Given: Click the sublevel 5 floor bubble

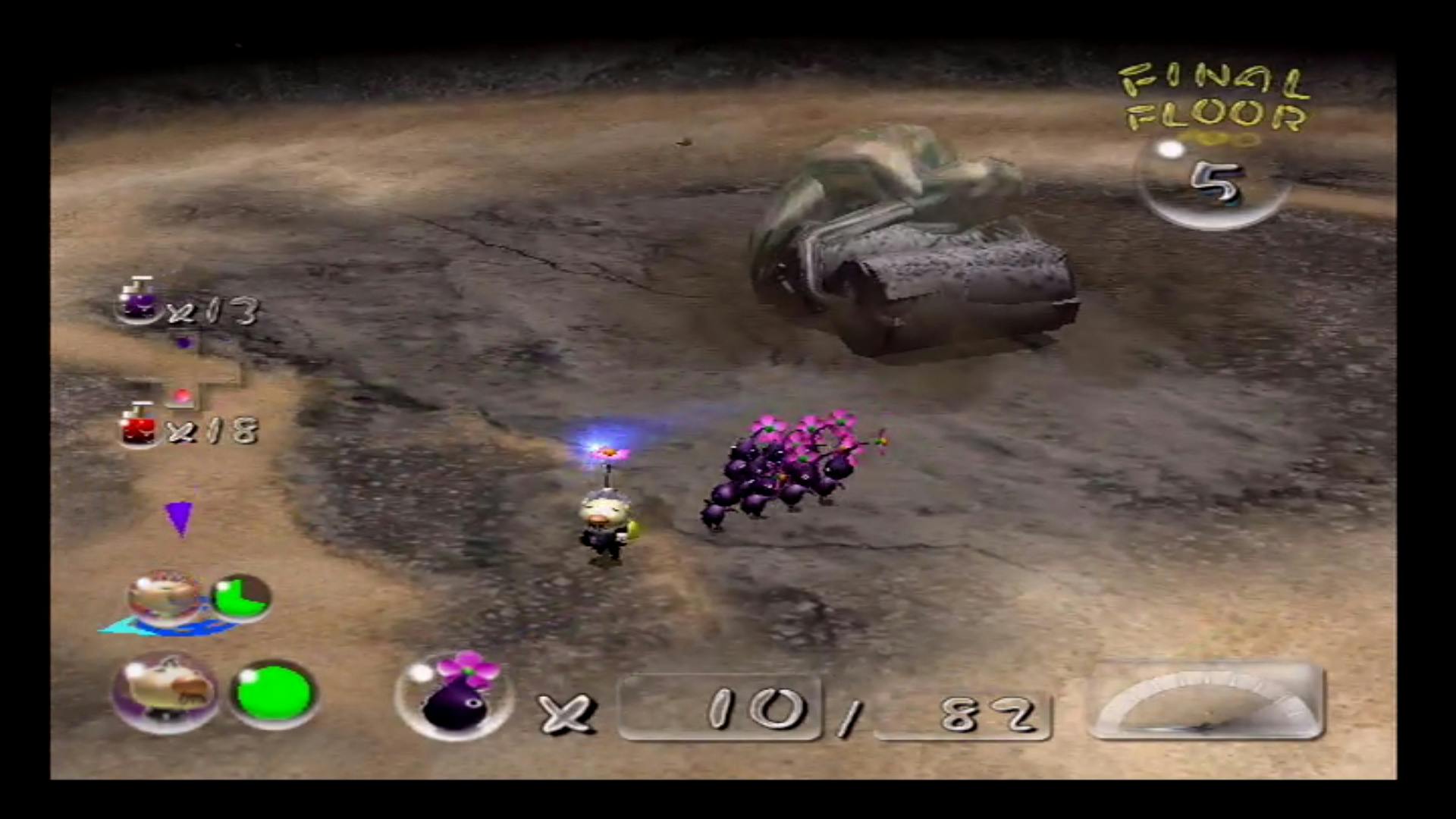Looking at the screenshot, I should pos(1212,182).
